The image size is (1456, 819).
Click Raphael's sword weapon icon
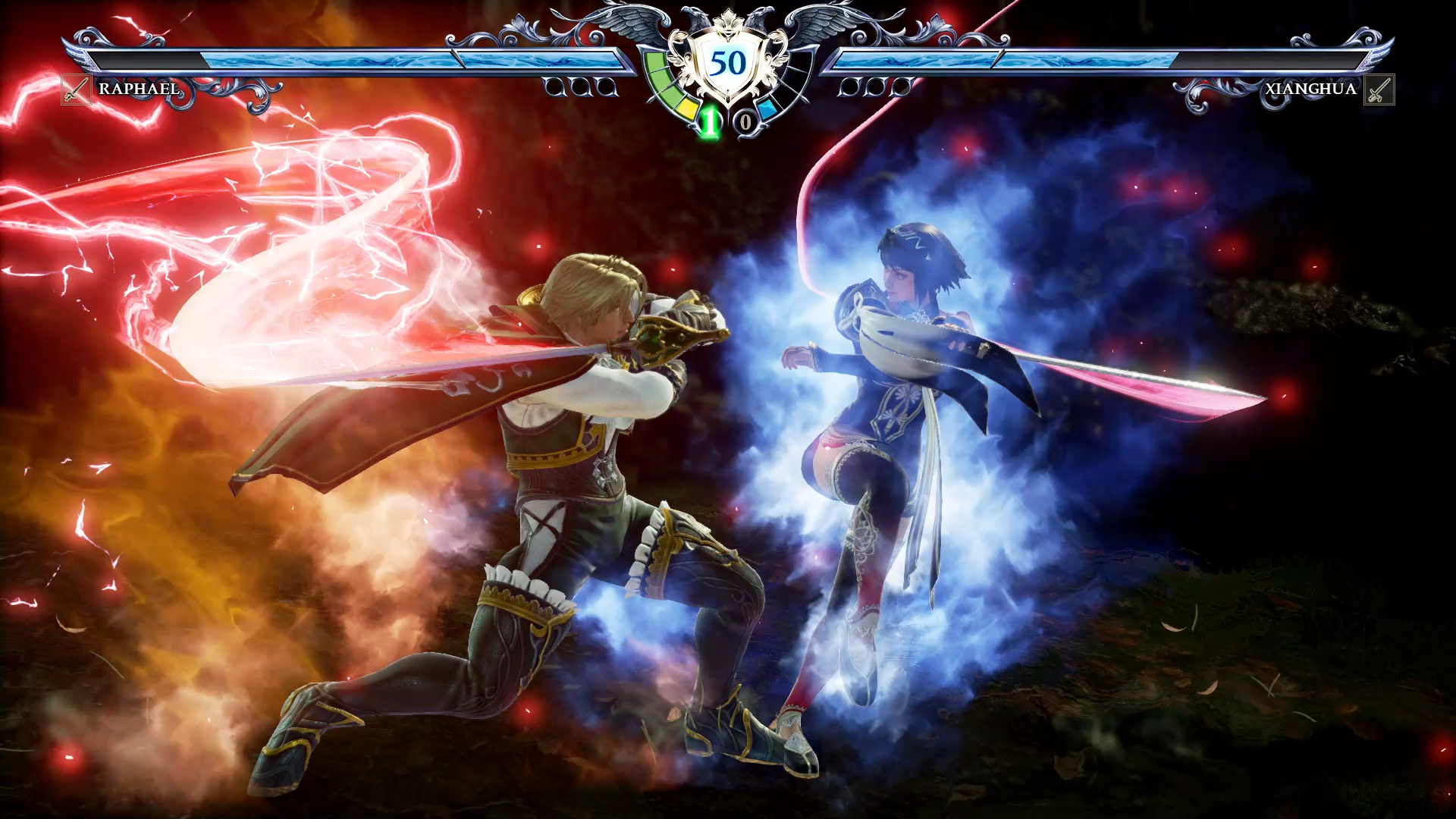pos(76,90)
